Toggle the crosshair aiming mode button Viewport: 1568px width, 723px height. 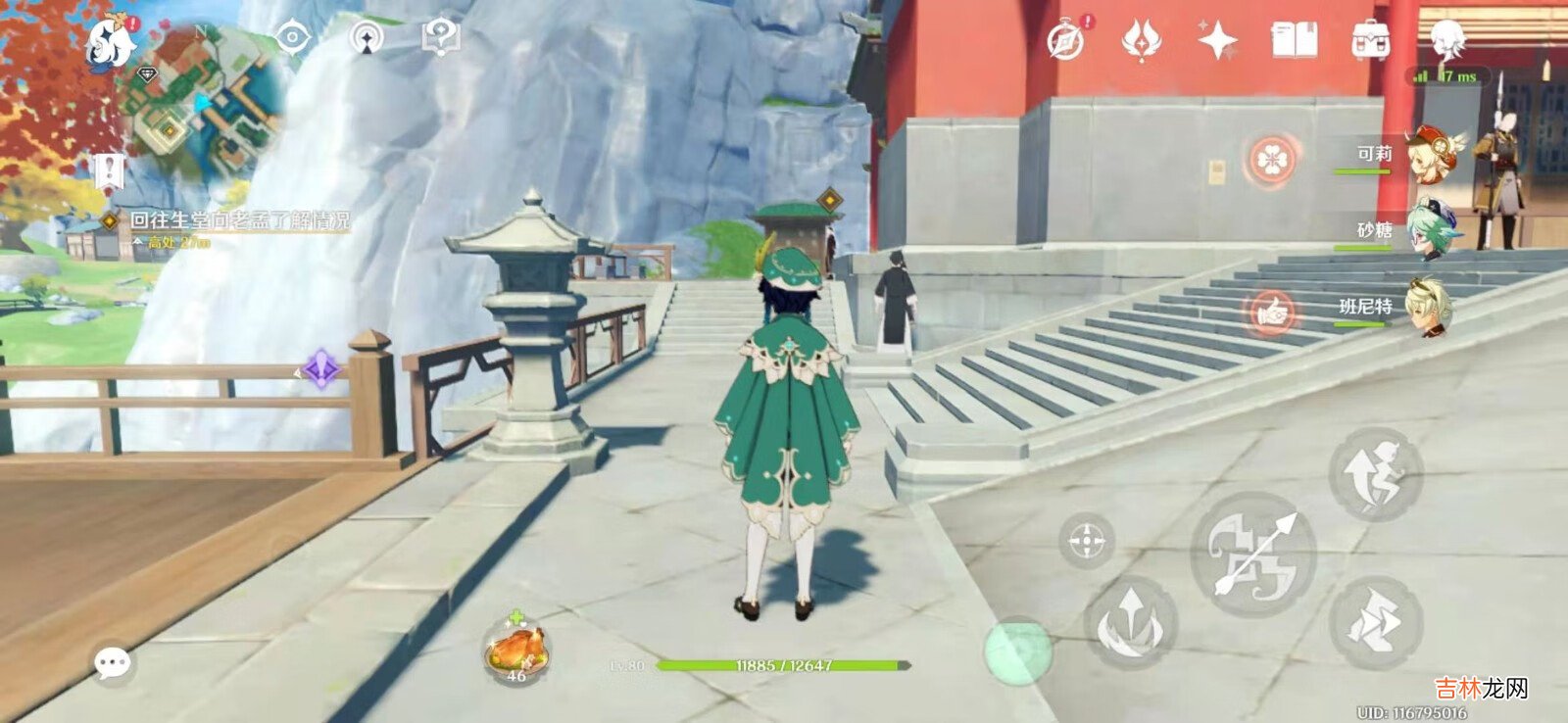pos(1086,540)
